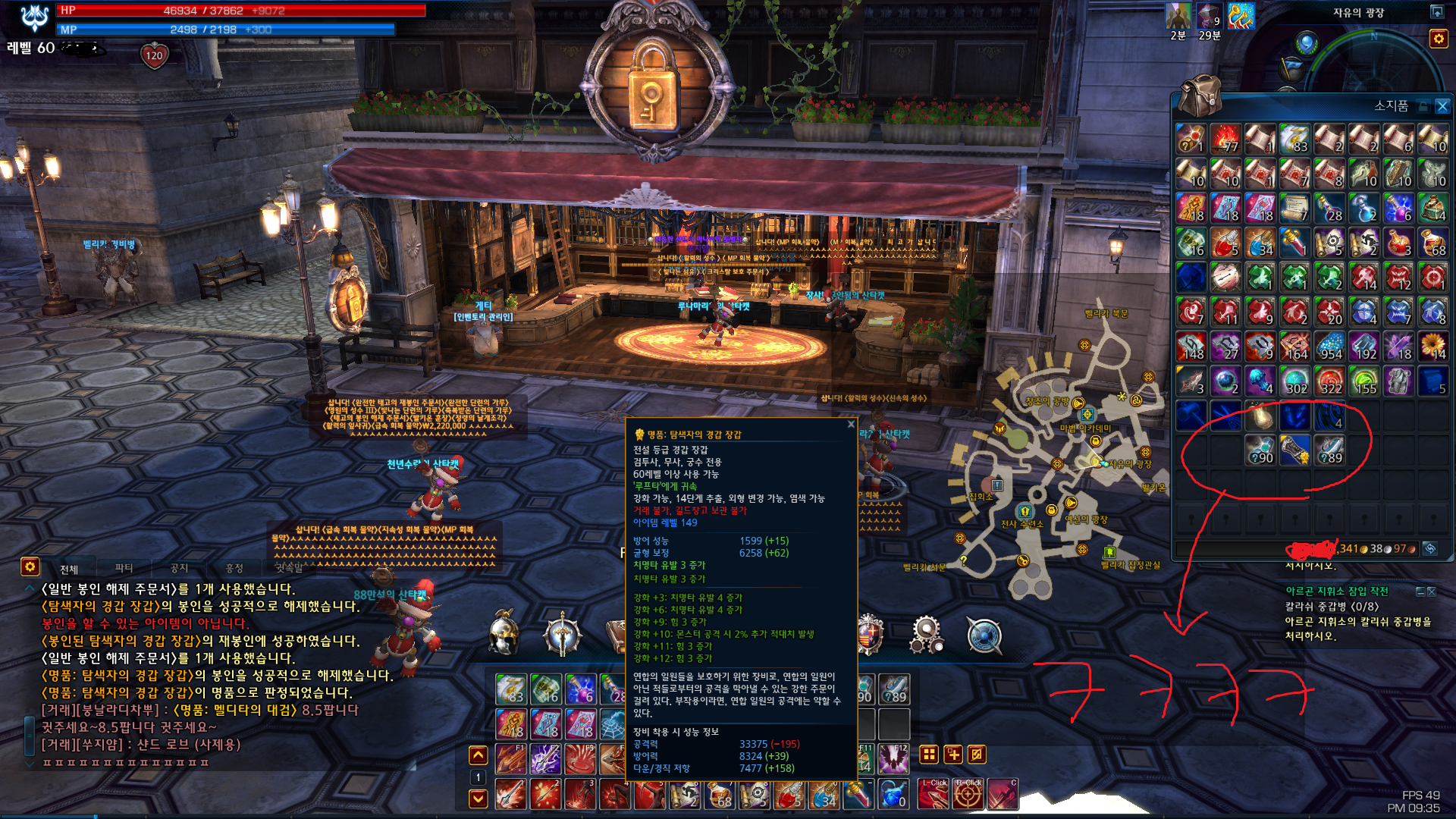Close the 소지품 inventory window
The height and width of the screenshot is (819, 1456).
pos(1442,107)
